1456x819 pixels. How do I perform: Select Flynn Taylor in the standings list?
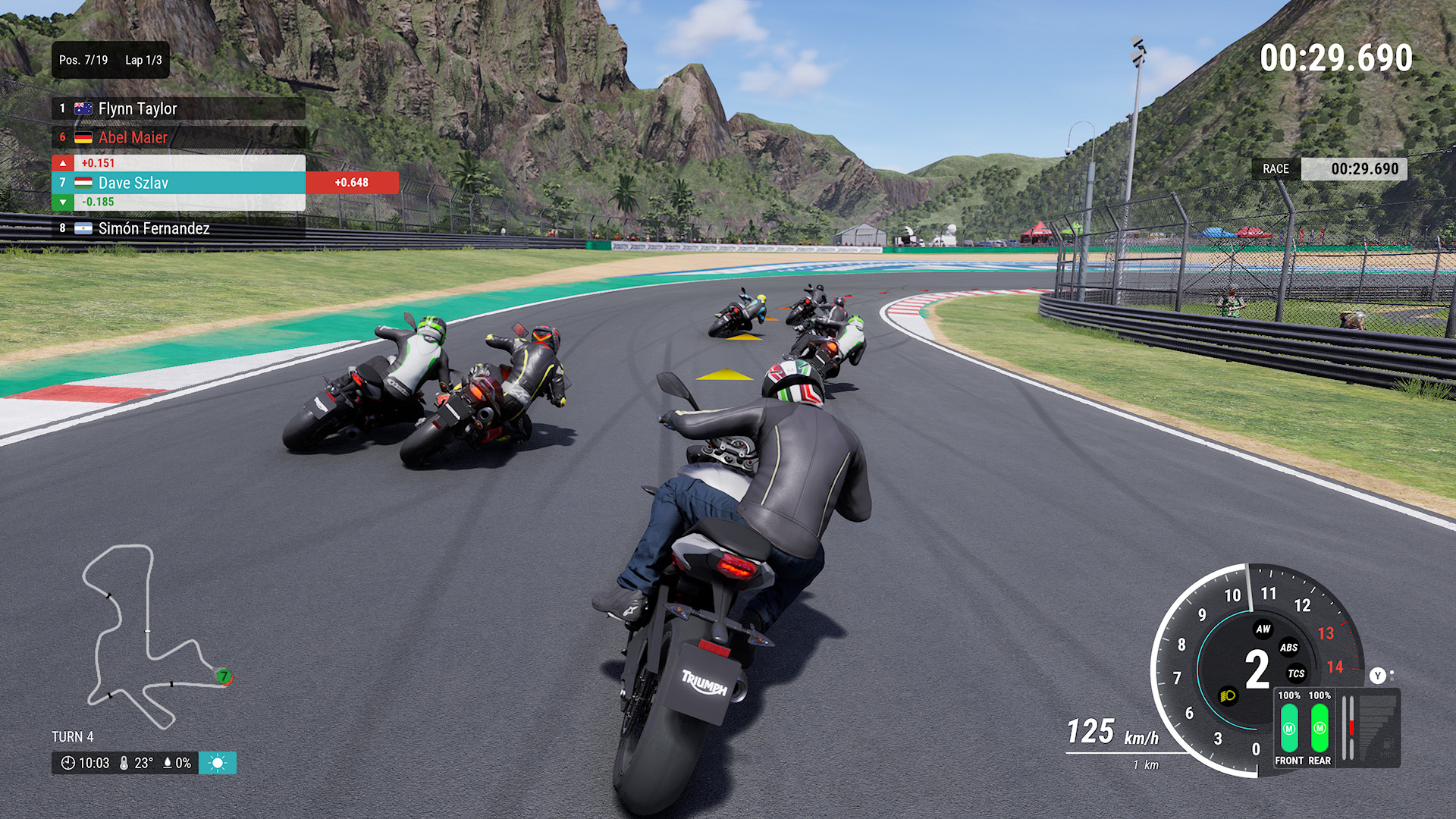pos(178,108)
